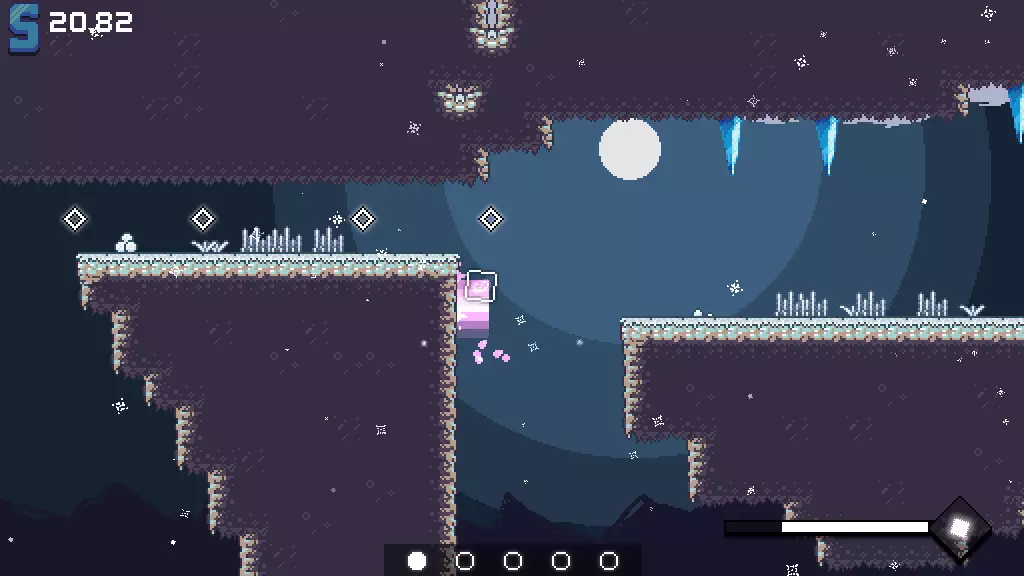1024x576 pixels.
Task: Click the blue S rank icon
Action: tap(24, 28)
